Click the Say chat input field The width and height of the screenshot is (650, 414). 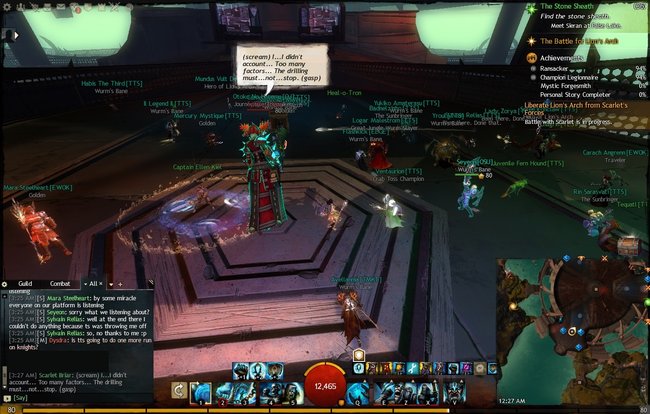click(80, 398)
